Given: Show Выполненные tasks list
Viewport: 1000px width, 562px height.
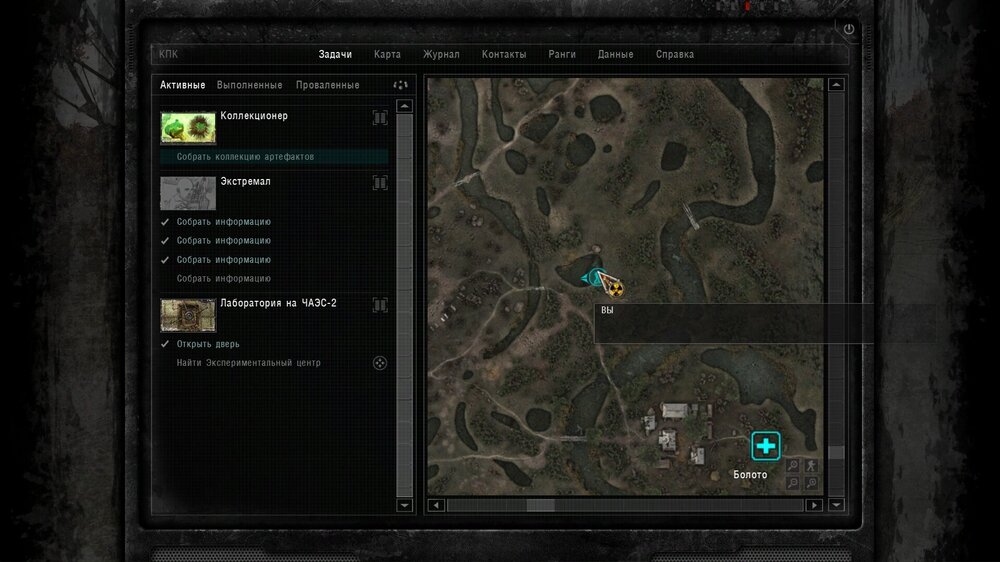Looking at the screenshot, I should [x=249, y=85].
